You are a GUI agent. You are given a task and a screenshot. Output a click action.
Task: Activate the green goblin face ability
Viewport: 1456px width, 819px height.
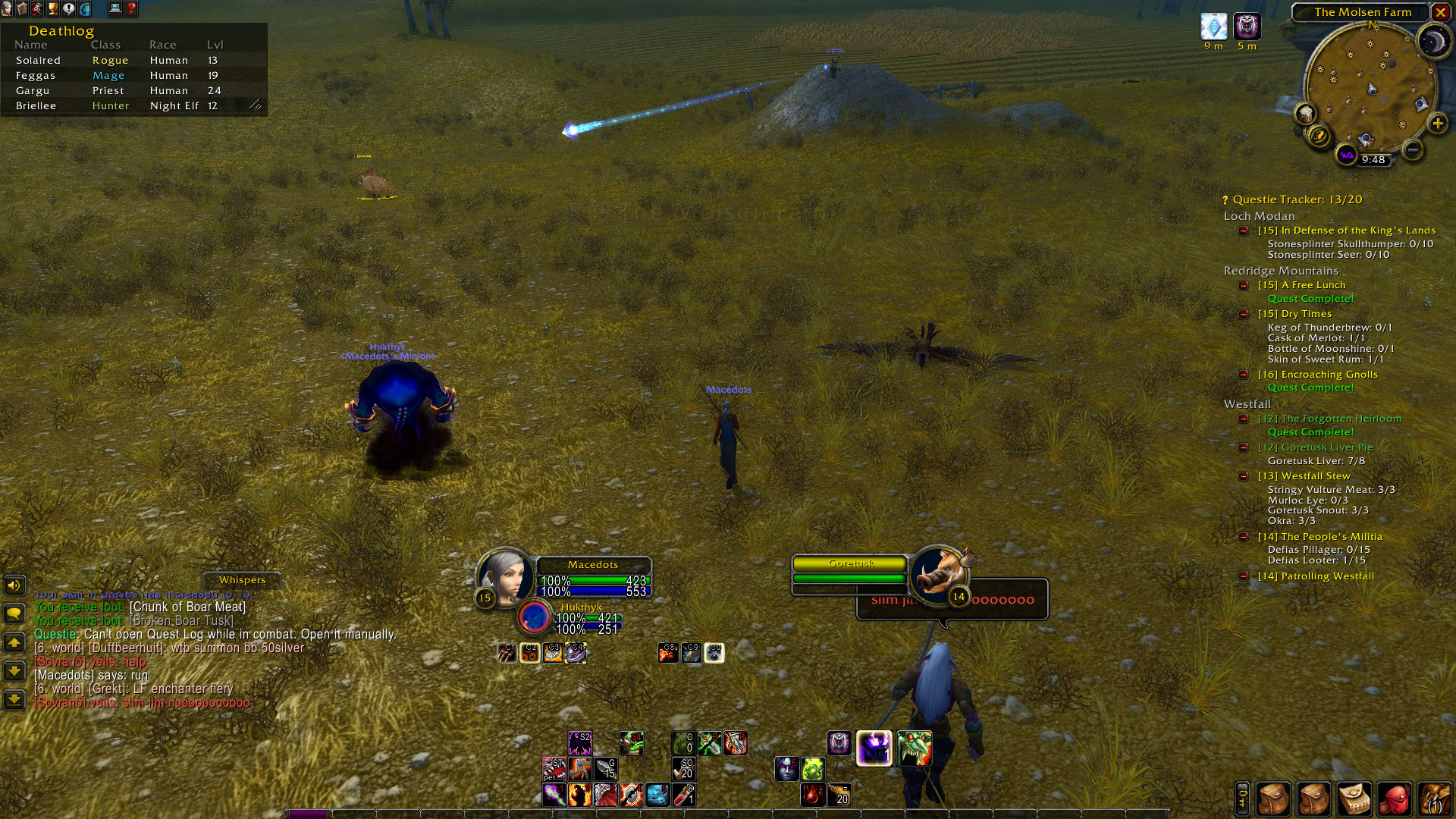tap(914, 748)
